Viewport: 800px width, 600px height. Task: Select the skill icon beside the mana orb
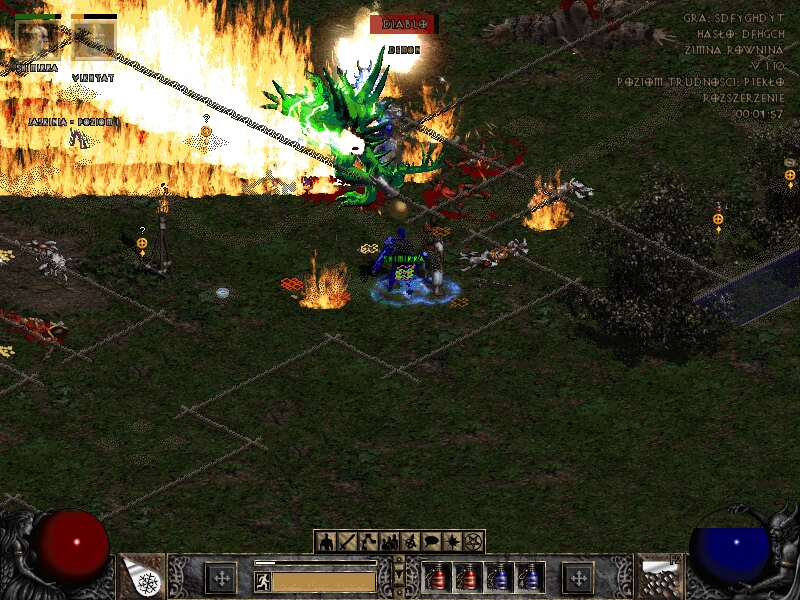(659, 577)
